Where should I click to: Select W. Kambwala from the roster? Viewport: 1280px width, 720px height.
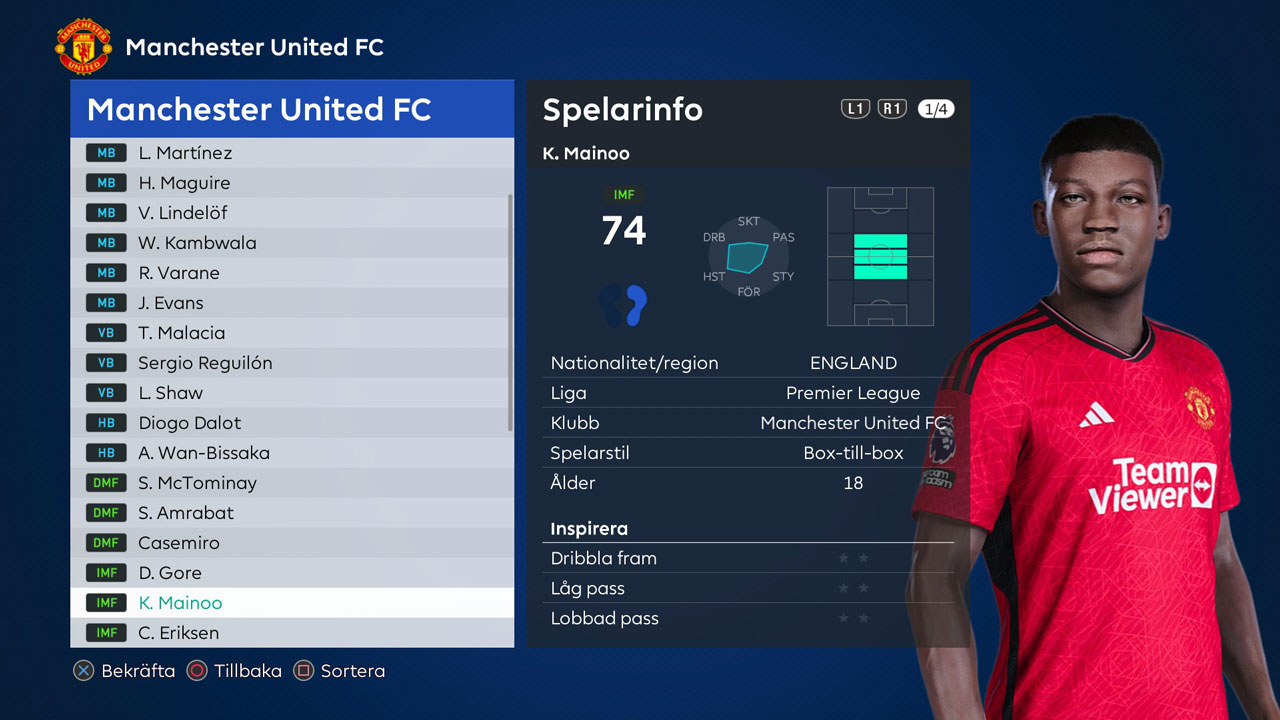click(290, 243)
